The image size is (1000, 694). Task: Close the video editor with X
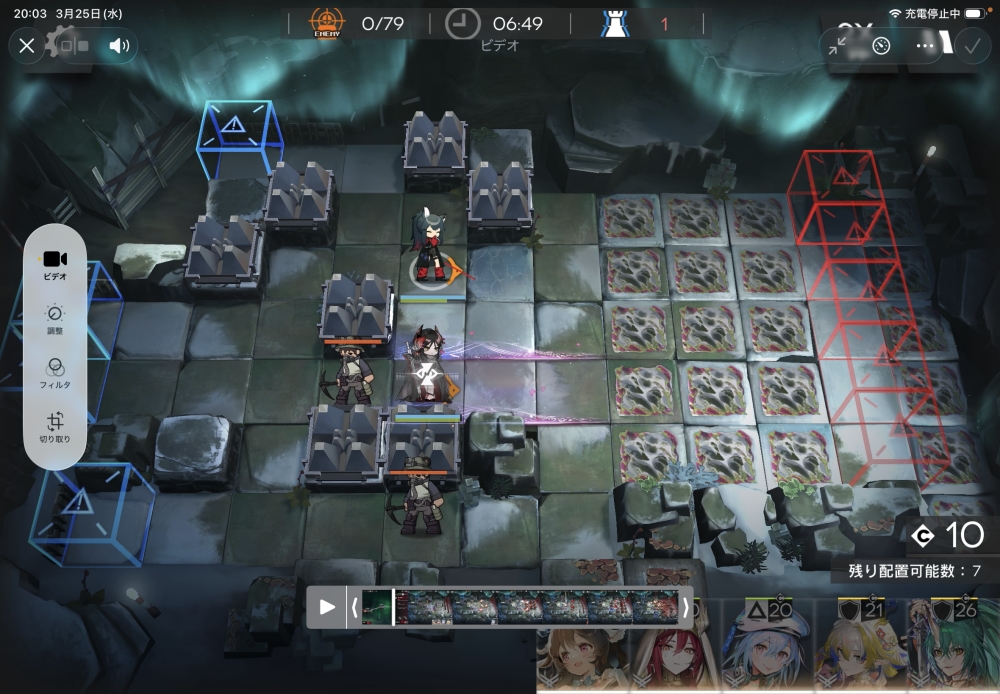pos(27,45)
